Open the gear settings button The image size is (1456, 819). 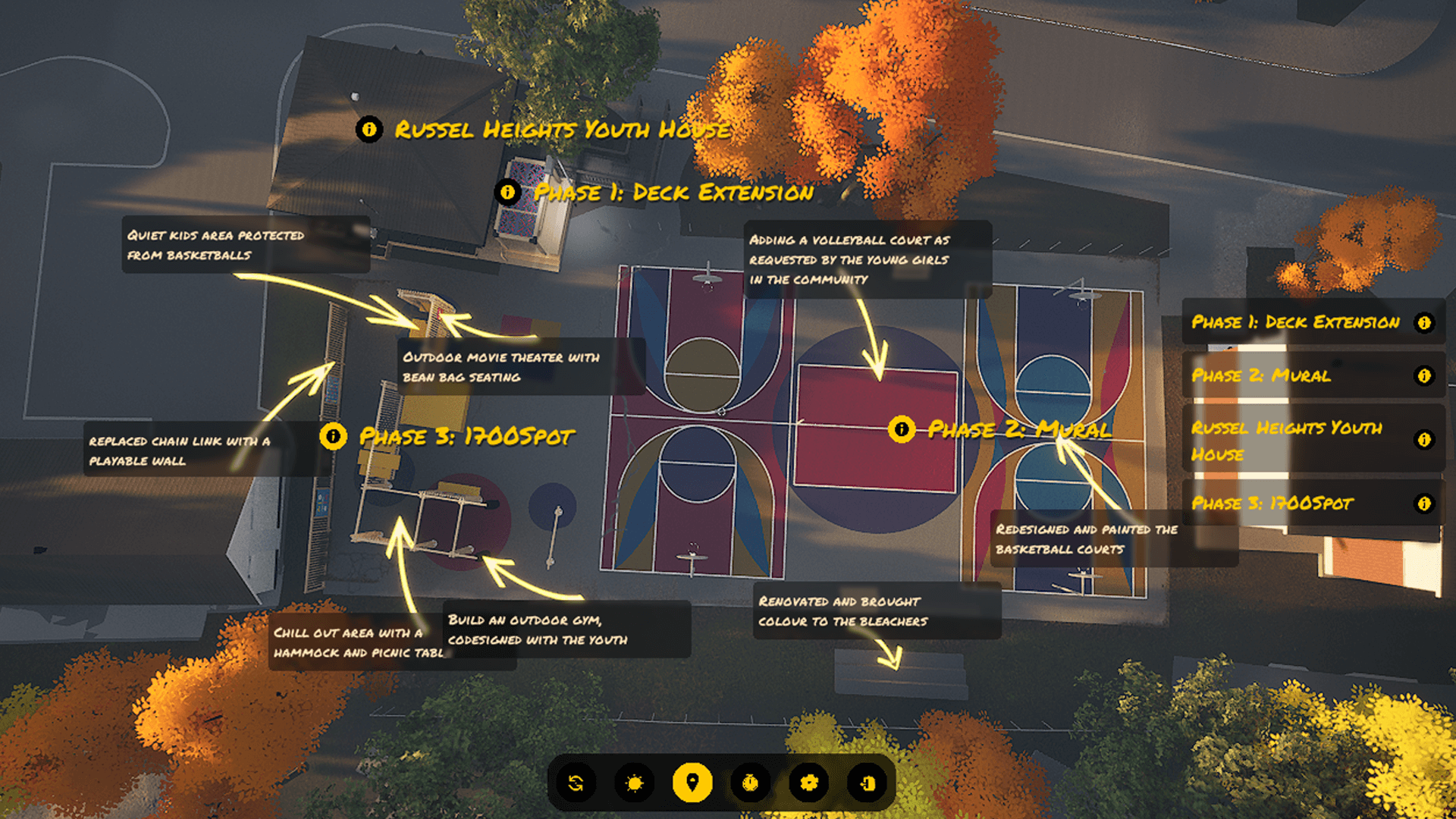coord(808,783)
